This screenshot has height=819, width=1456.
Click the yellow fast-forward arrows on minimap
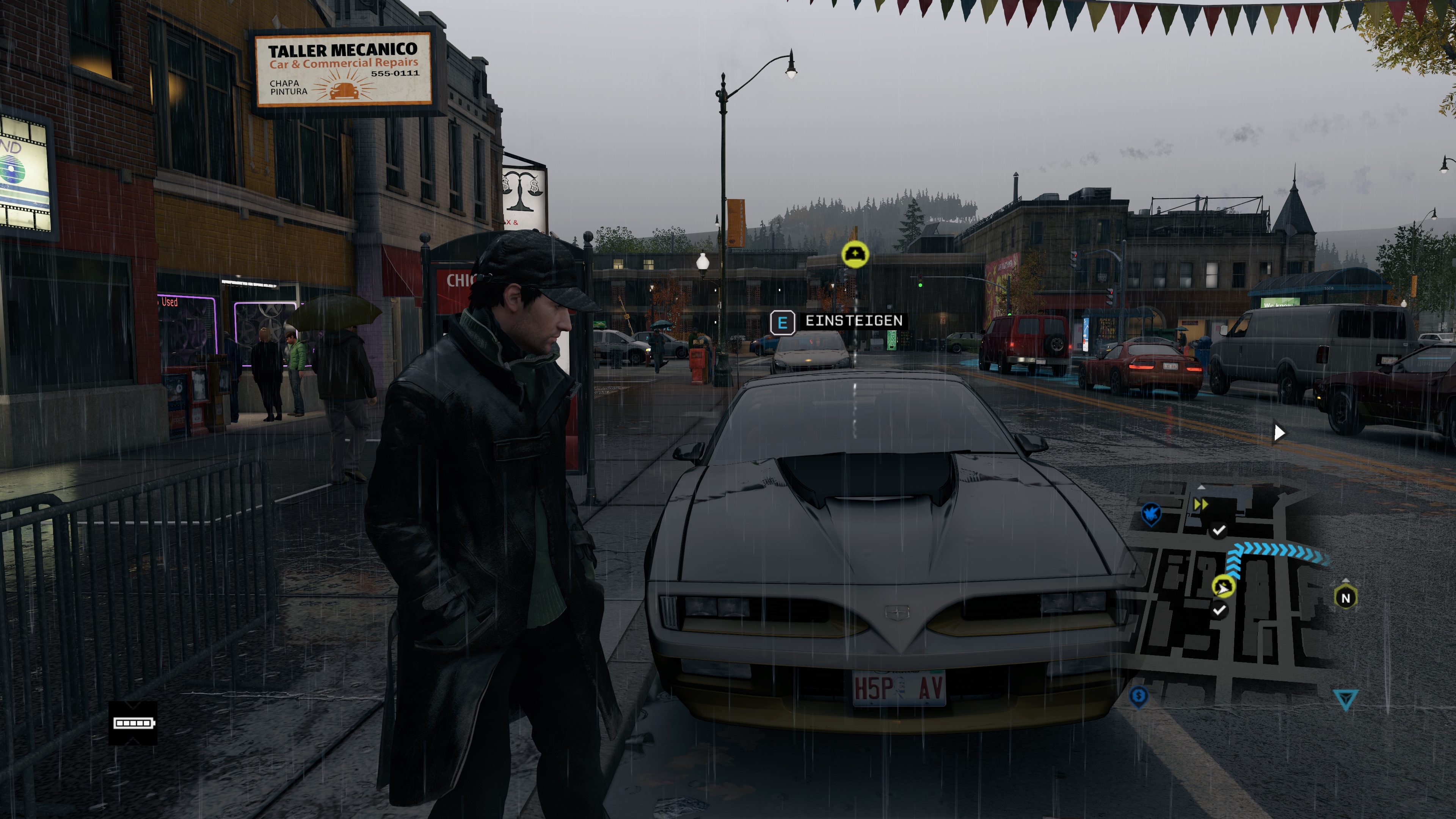pyautogui.click(x=1200, y=504)
